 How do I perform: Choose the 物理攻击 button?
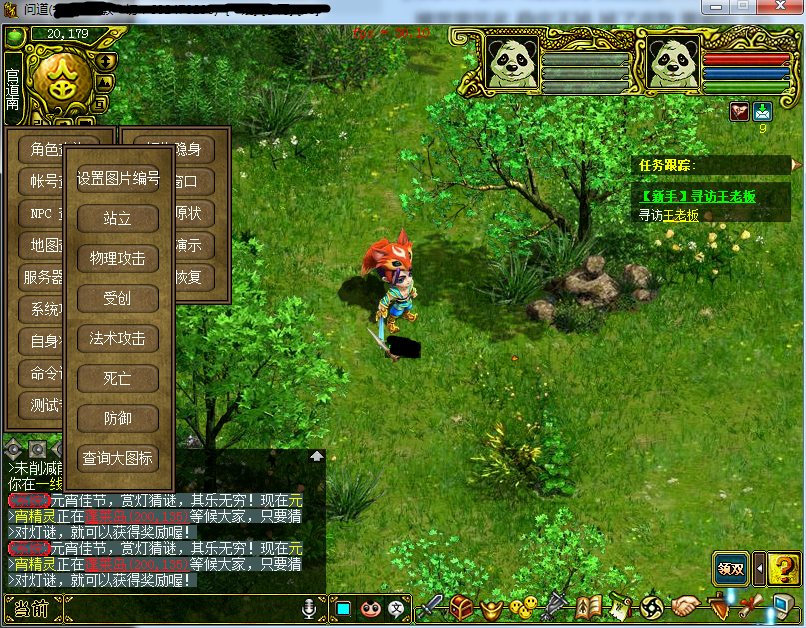118,258
